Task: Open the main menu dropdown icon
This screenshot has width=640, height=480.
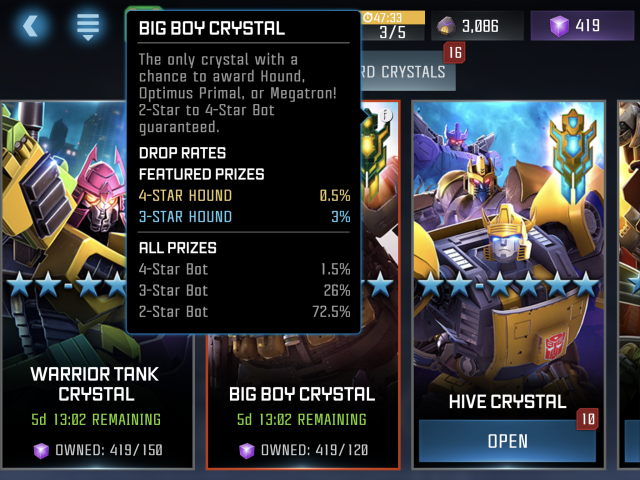Action: pos(88,26)
